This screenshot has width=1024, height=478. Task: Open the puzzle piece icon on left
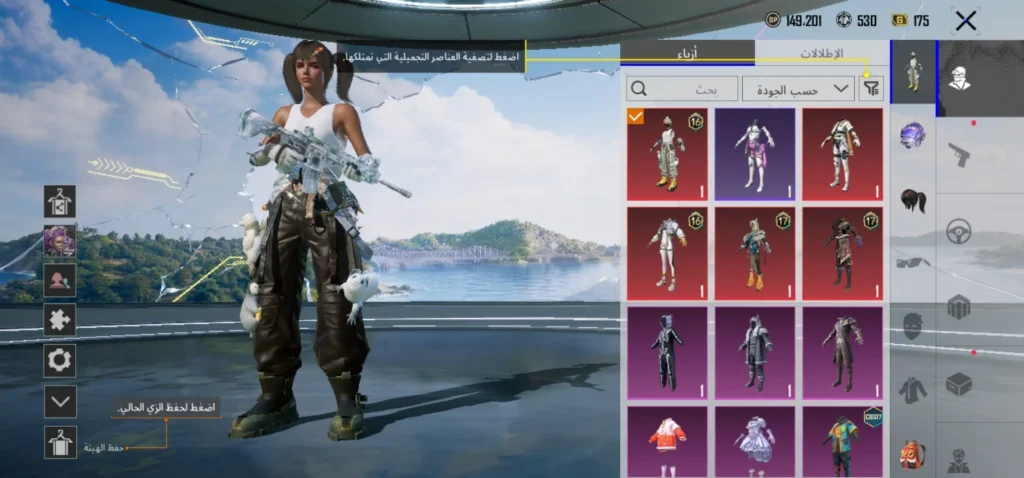pyautogui.click(x=60, y=320)
